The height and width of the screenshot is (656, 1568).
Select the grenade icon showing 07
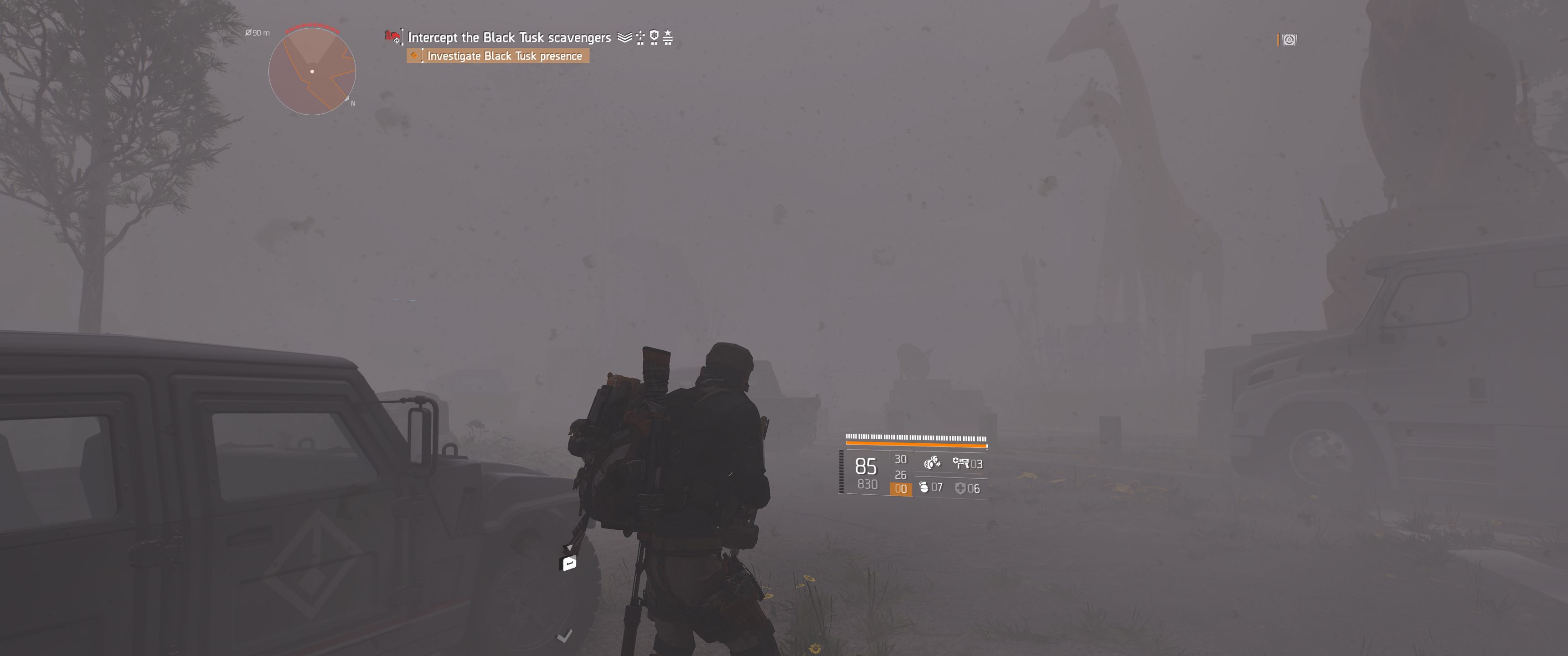point(924,487)
